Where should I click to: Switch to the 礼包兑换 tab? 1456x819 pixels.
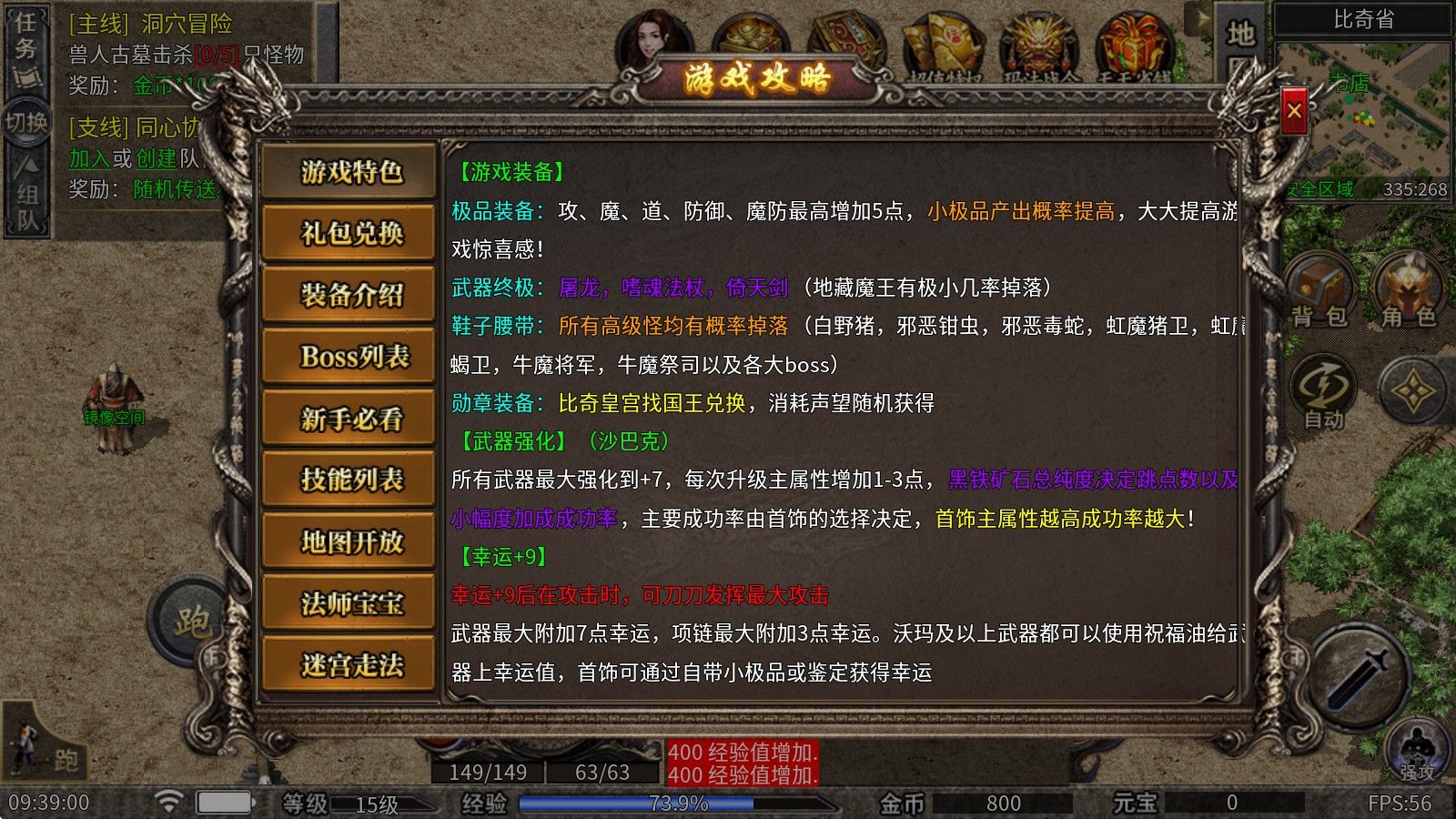349,233
